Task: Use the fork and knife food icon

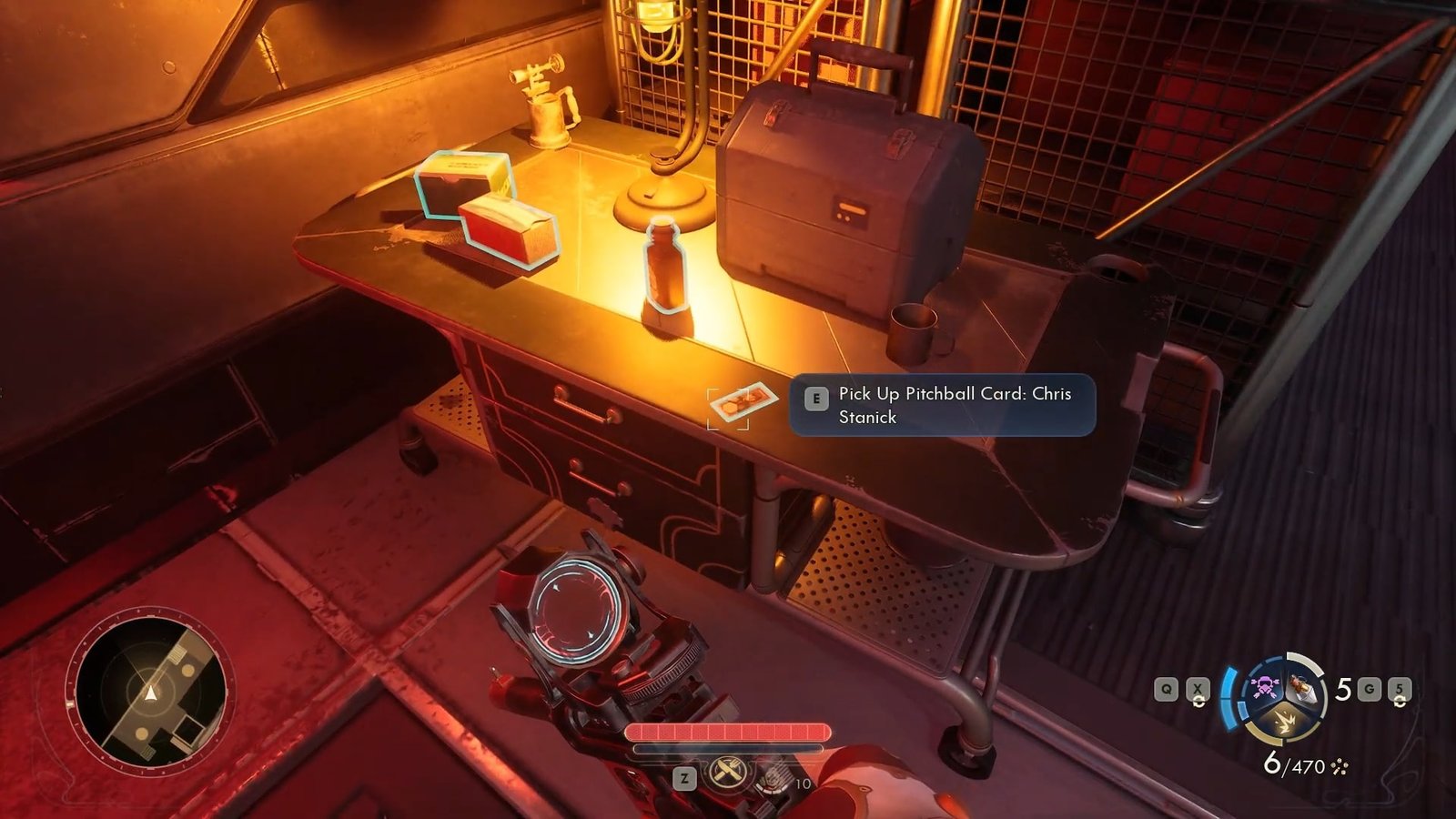Action: point(728,773)
